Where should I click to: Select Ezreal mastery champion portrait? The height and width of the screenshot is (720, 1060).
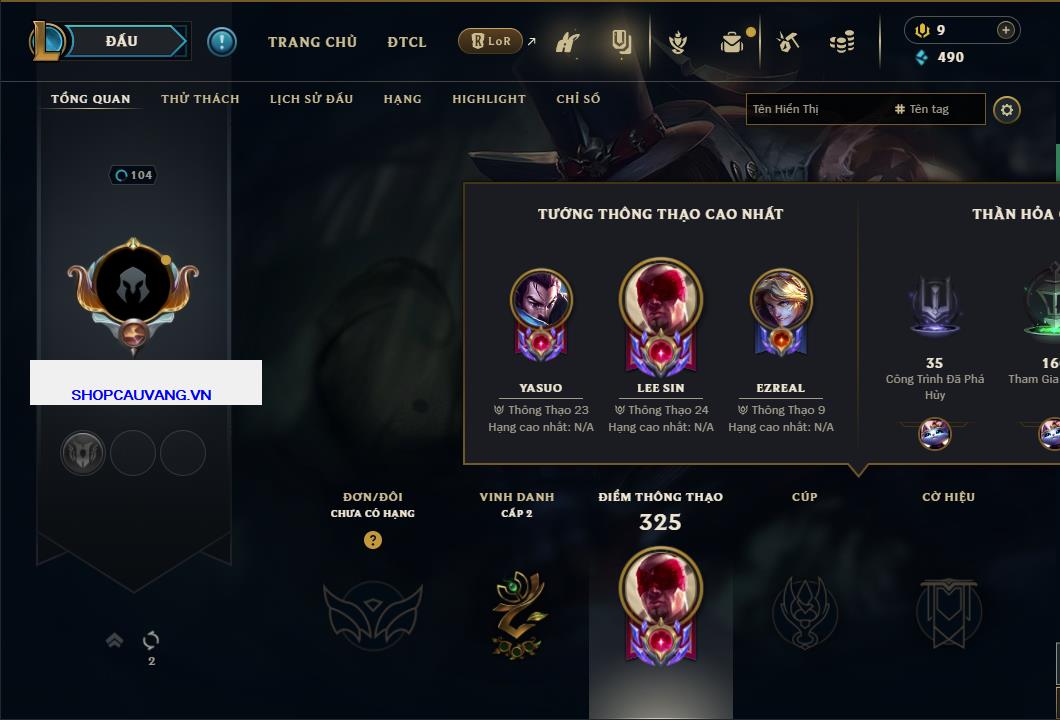click(781, 300)
